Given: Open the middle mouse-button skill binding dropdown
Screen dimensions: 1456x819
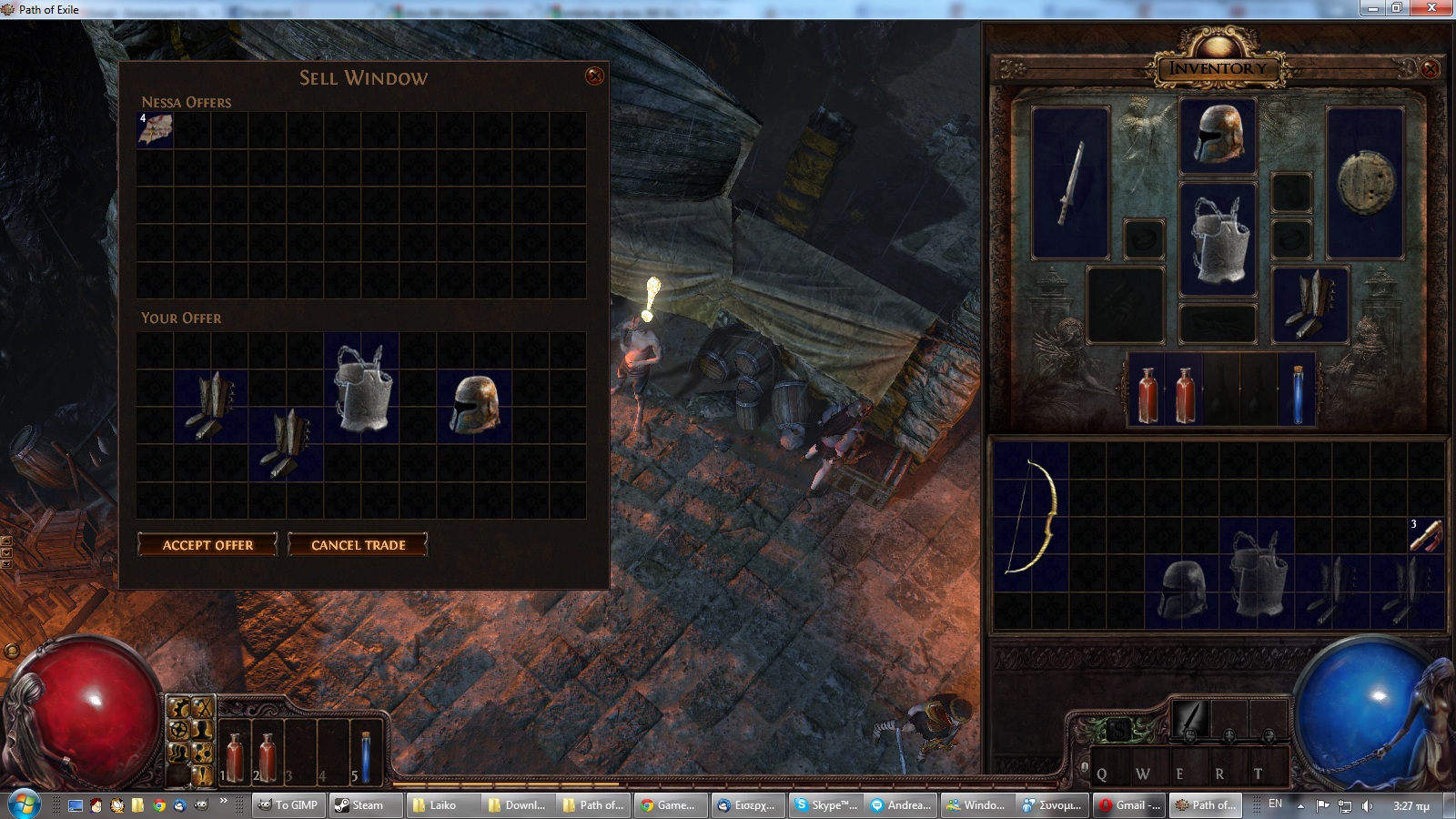Looking at the screenshot, I should (x=1229, y=735).
